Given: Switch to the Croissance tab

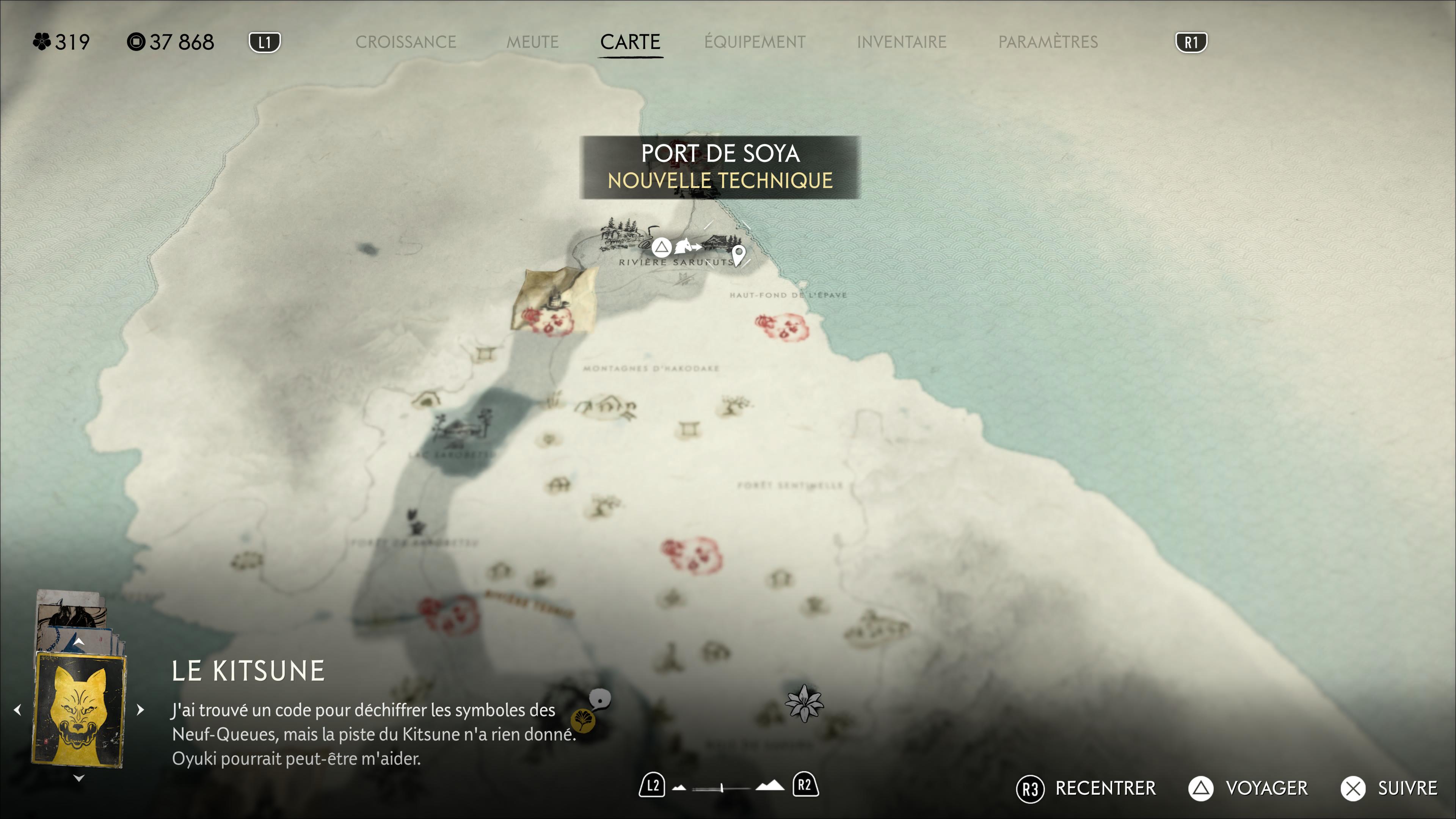Looking at the screenshot, I should click(x=405, y=42).
